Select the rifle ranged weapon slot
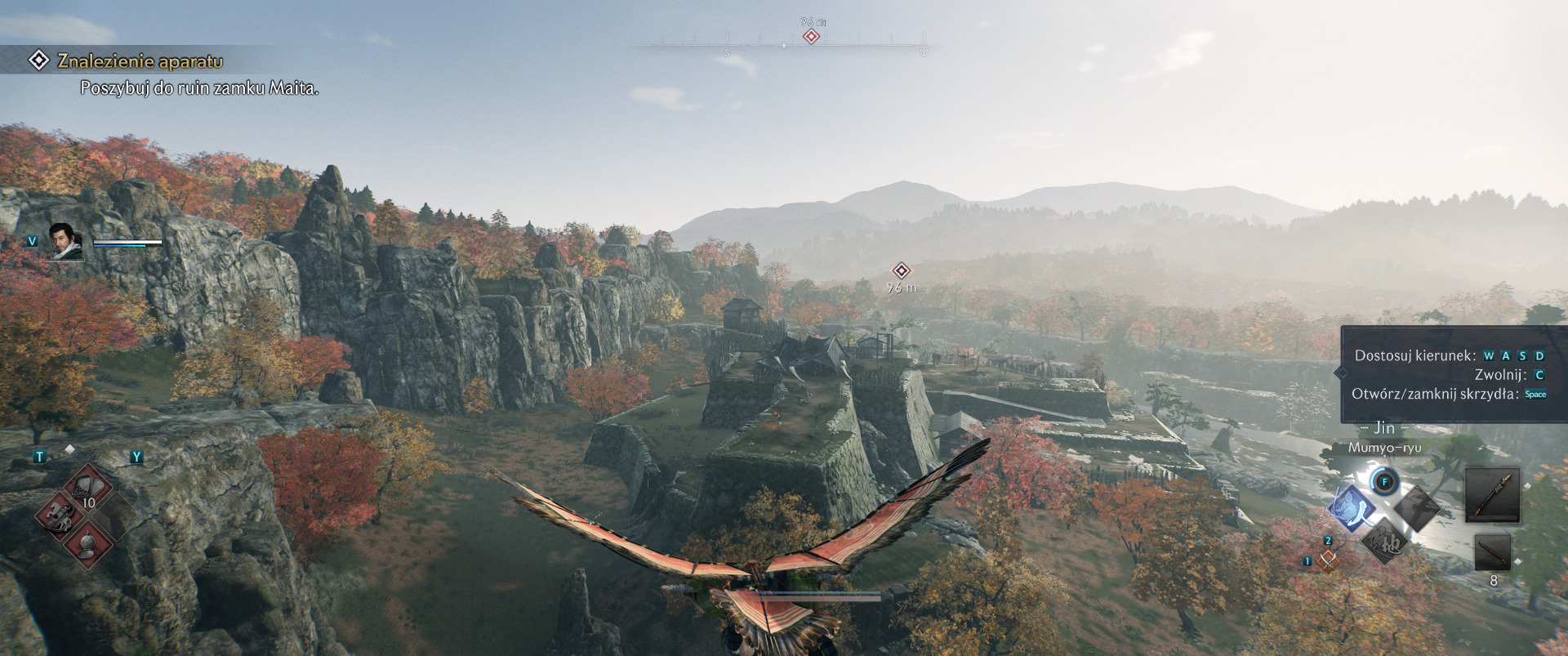 coord(1492,554)
